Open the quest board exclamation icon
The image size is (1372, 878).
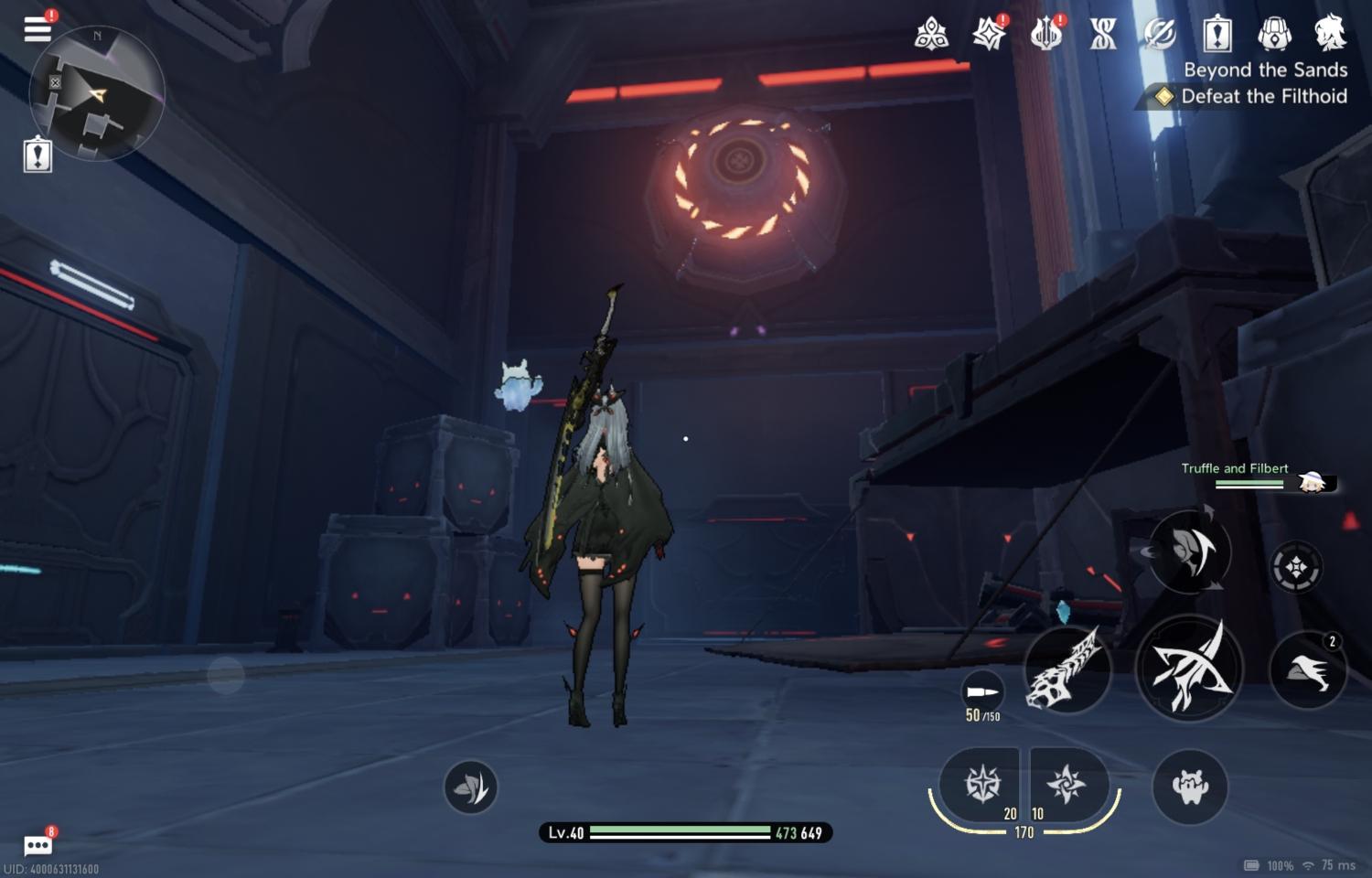click(1217, 35)
